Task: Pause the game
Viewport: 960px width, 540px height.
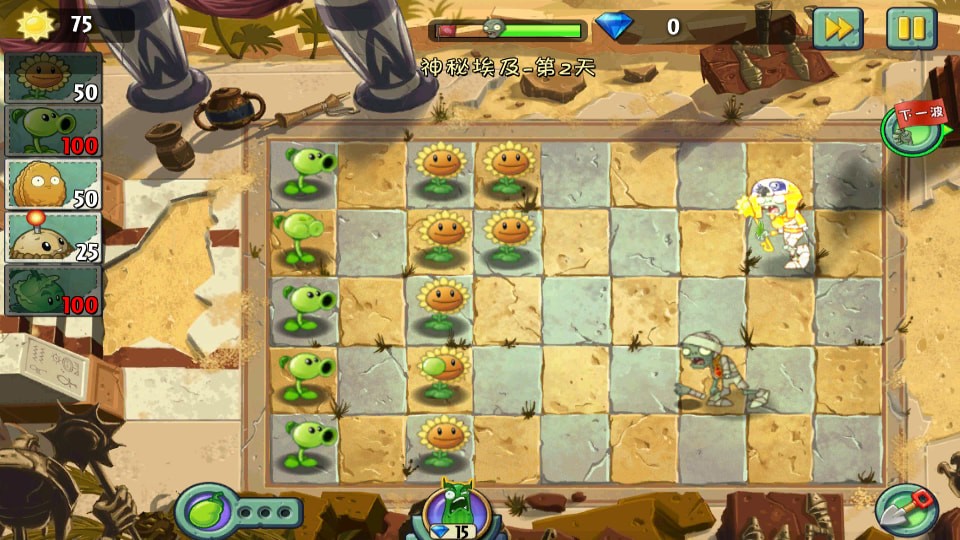Action: [911, 28]
